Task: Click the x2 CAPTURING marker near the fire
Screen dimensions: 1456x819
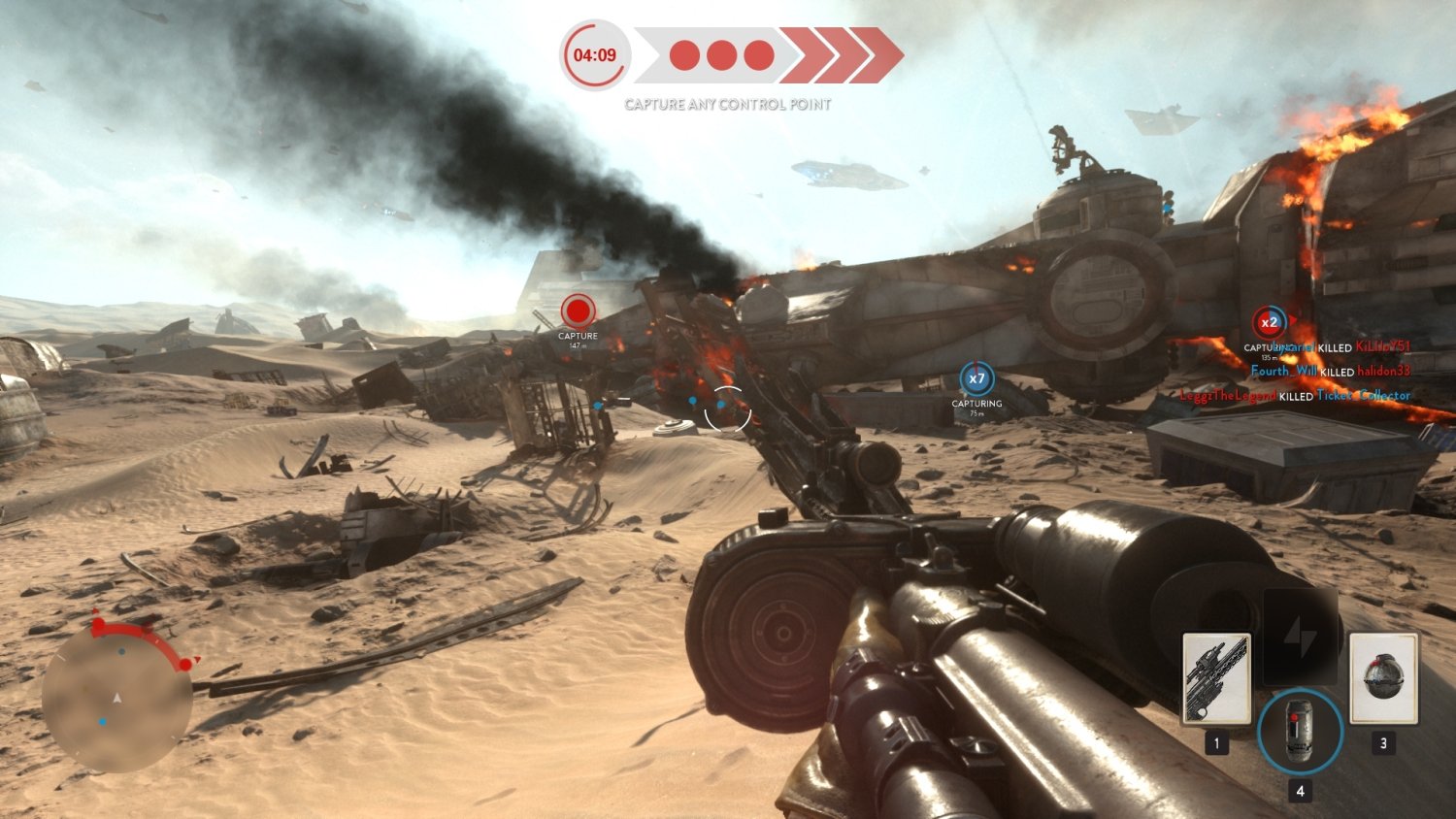Action: [x=1270, y=320]
